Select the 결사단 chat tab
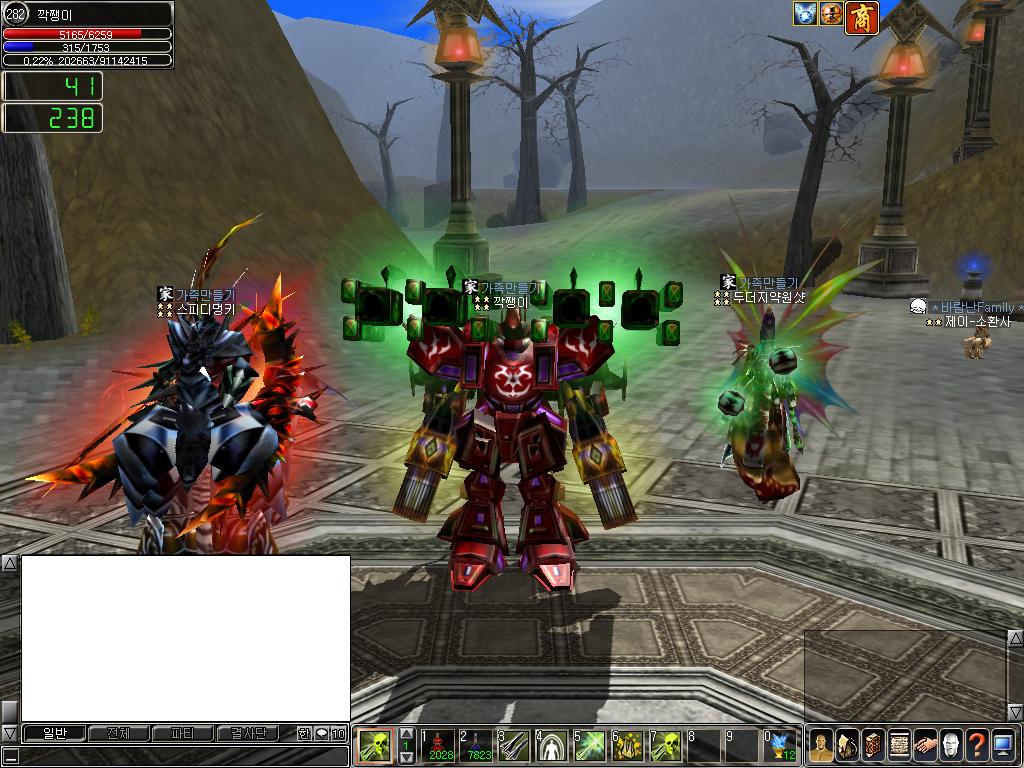 pos(247,733)
